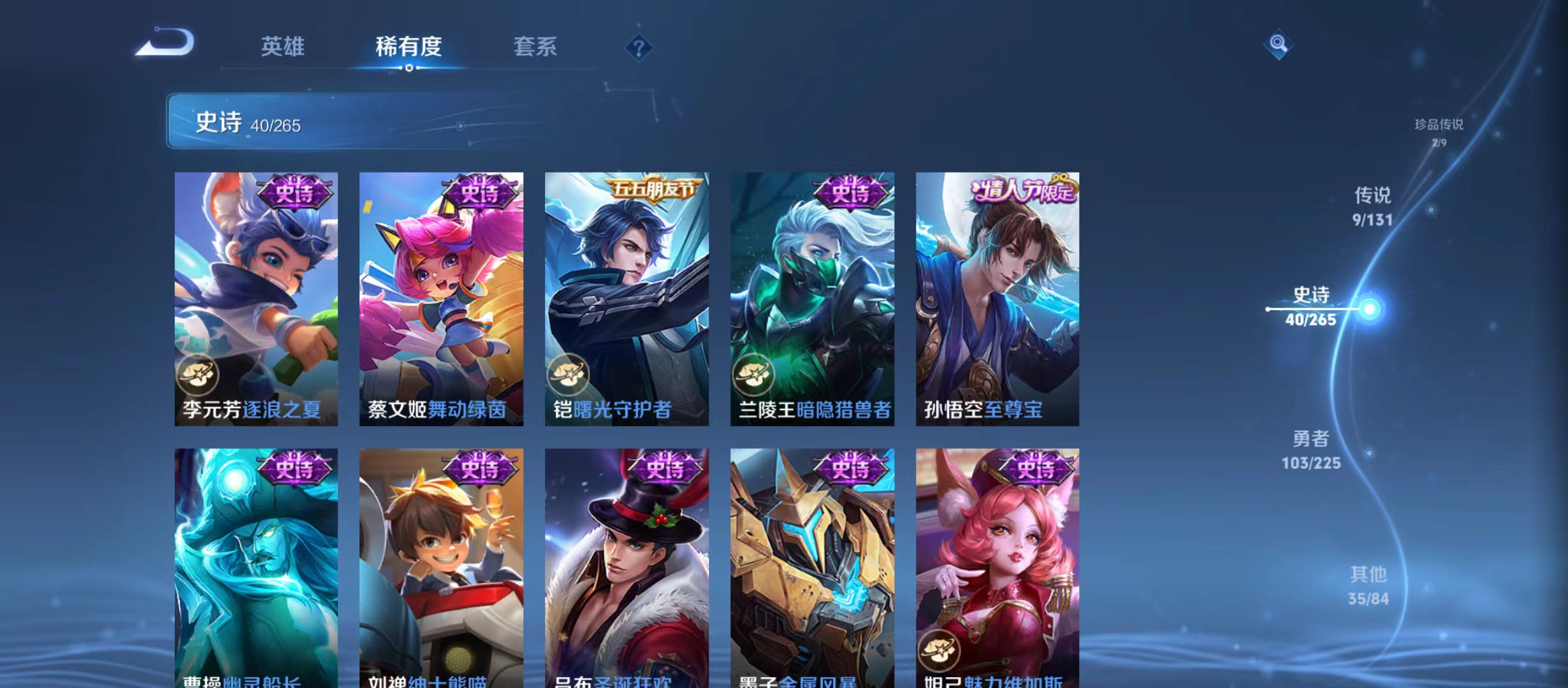Click the help question mark icon
The height and width of the screenshot is (688, 1568).
pos(640,48)
